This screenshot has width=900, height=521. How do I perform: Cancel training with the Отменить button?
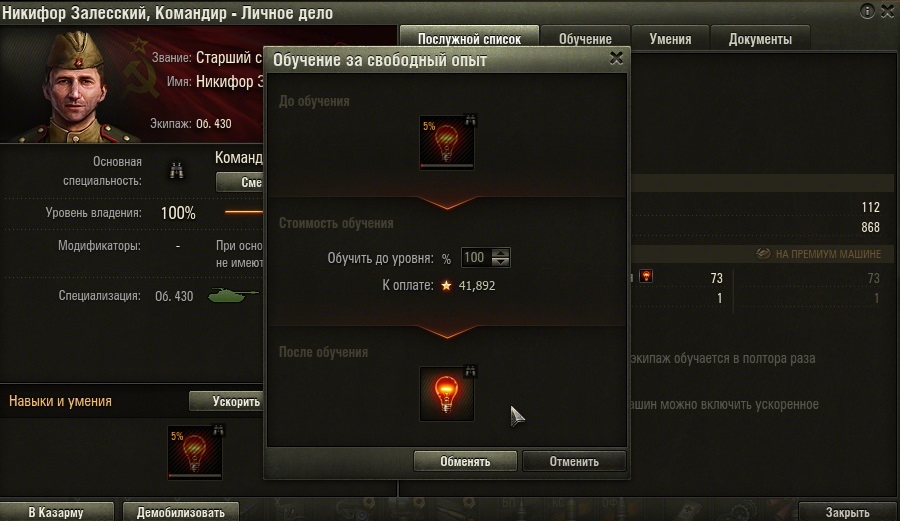pos(574,461)
